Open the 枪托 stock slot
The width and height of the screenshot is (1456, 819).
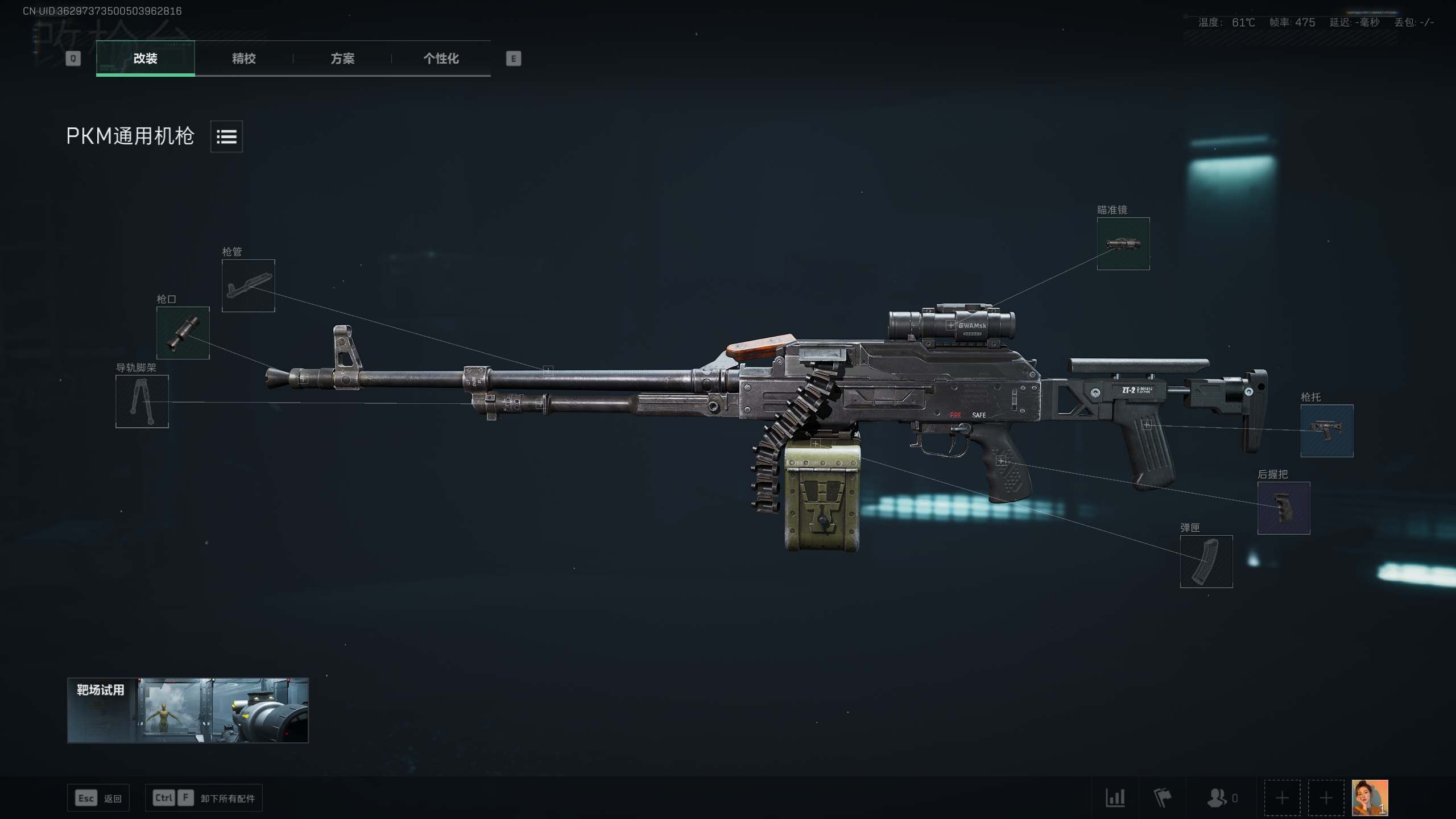point(1326,431)
